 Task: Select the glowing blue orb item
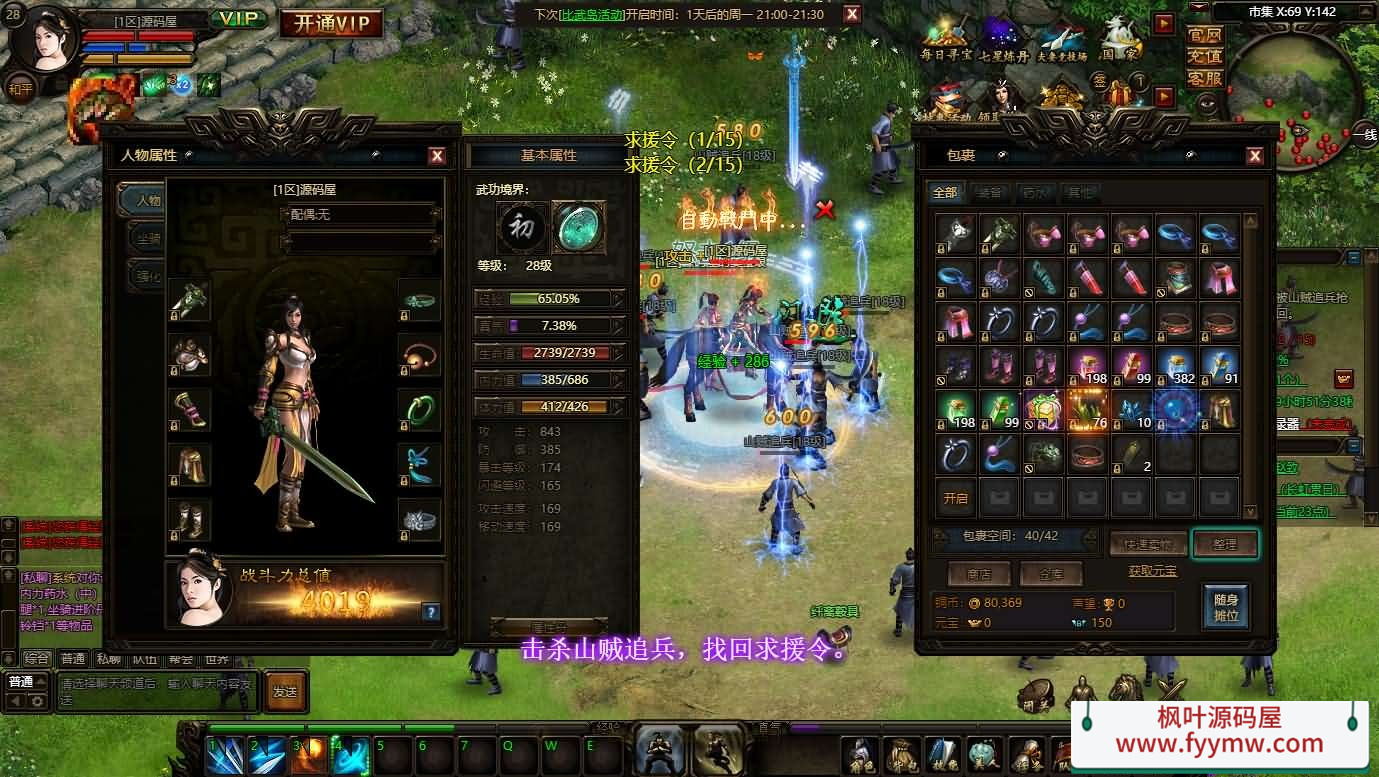click(1175, 410)
